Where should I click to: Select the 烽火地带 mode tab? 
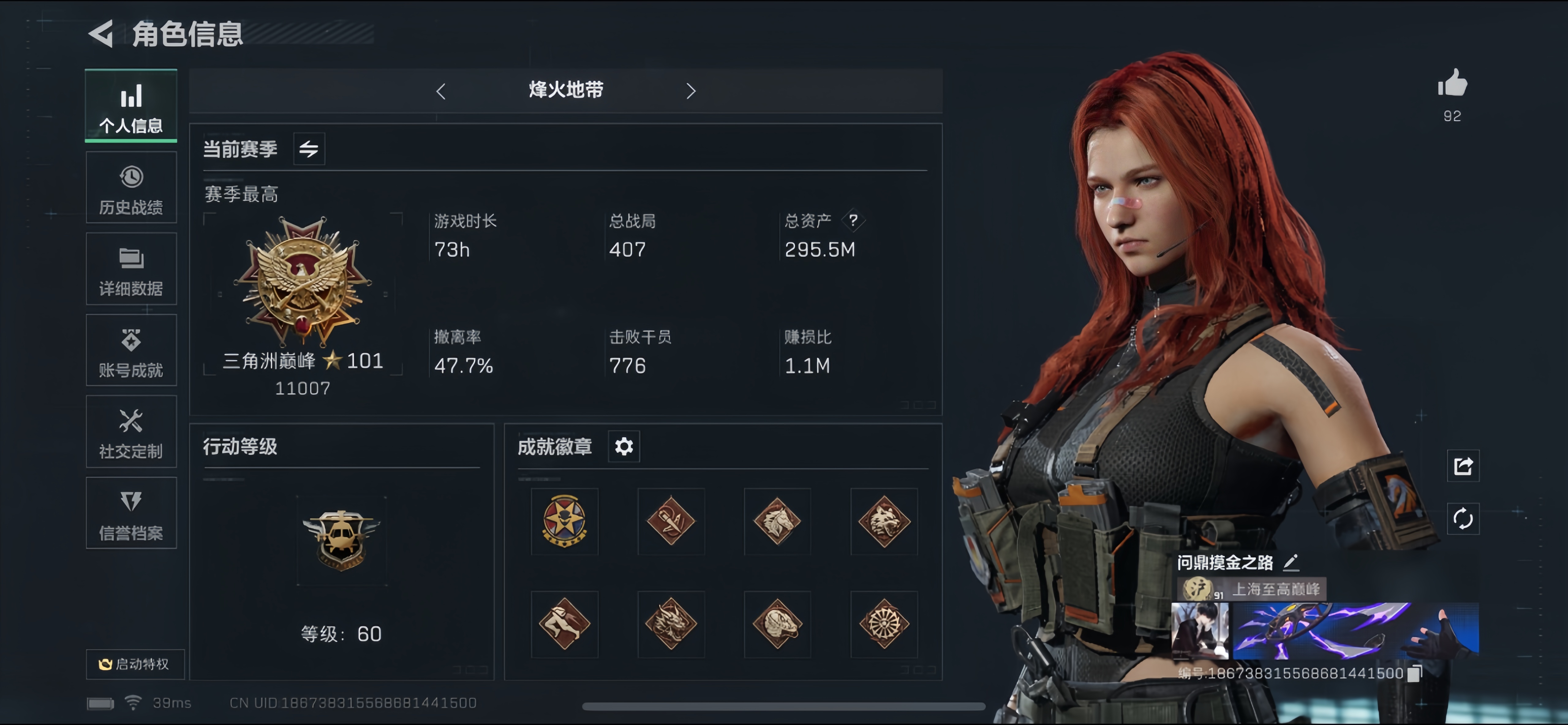[x=565, y=89]
